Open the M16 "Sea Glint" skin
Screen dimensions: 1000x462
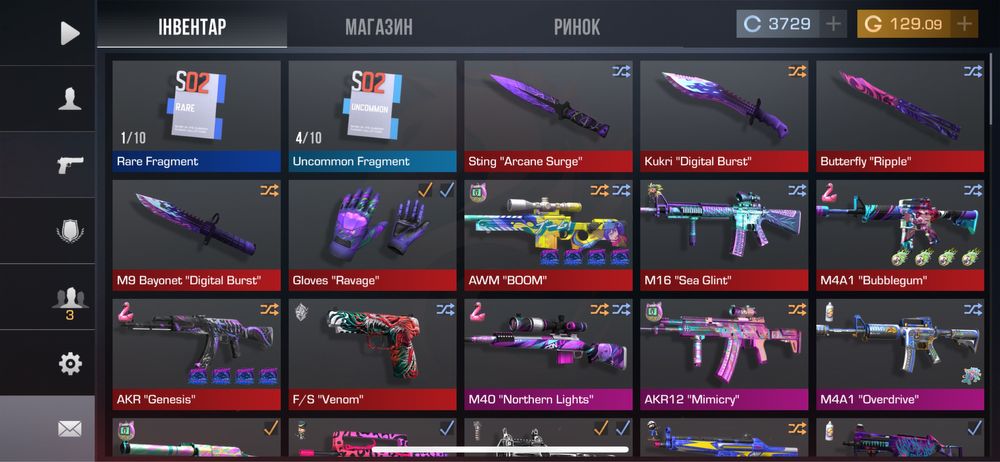(724, 234)
